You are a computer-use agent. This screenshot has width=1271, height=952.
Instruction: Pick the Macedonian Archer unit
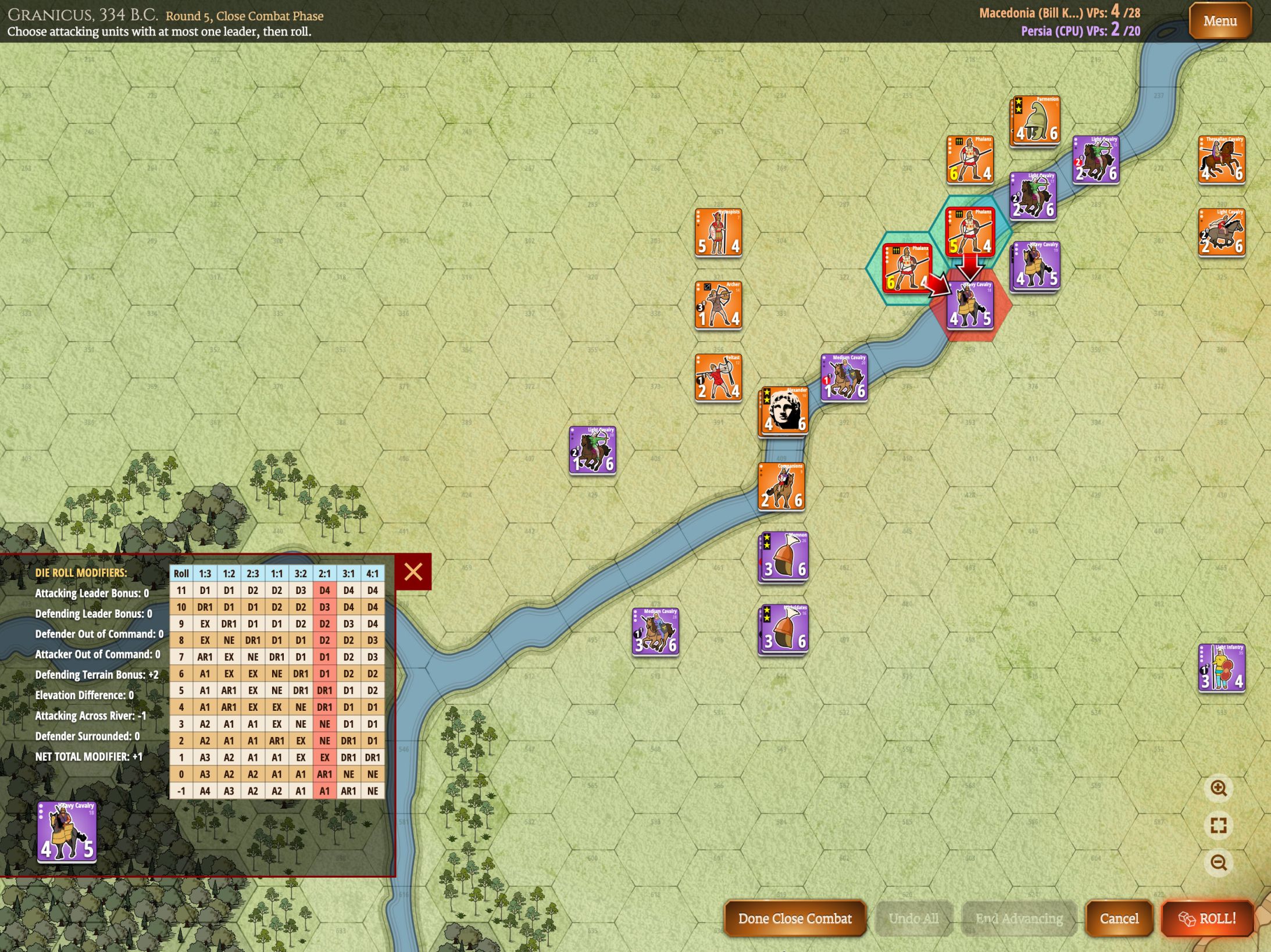click(x=718, y=305)
